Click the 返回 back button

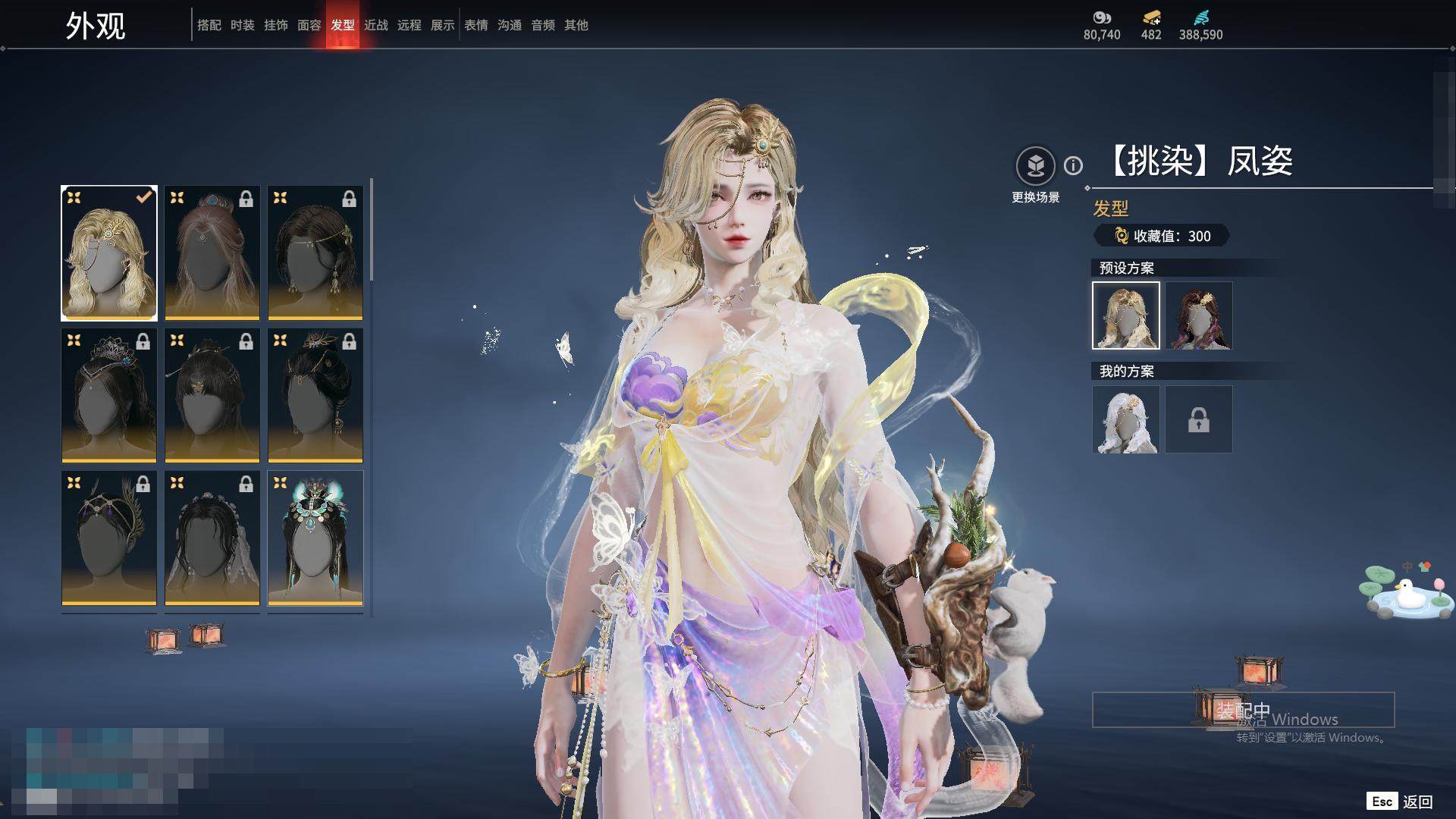point(1401,802)
